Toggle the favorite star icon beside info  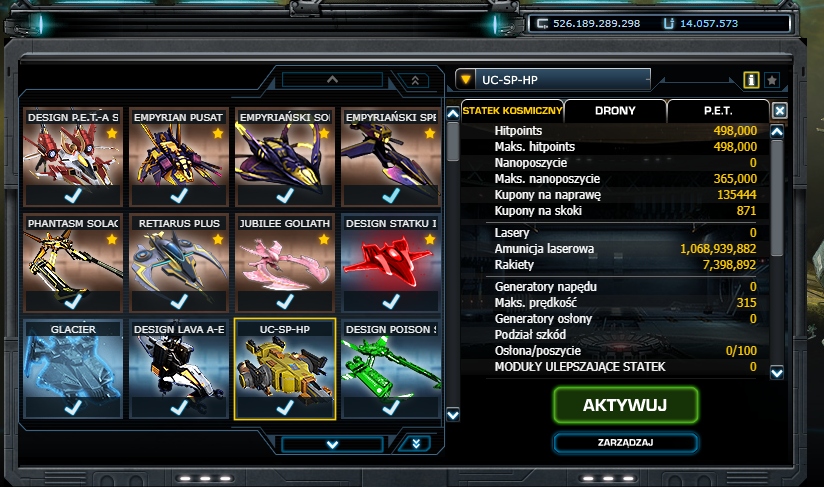[x=772, y=79]
